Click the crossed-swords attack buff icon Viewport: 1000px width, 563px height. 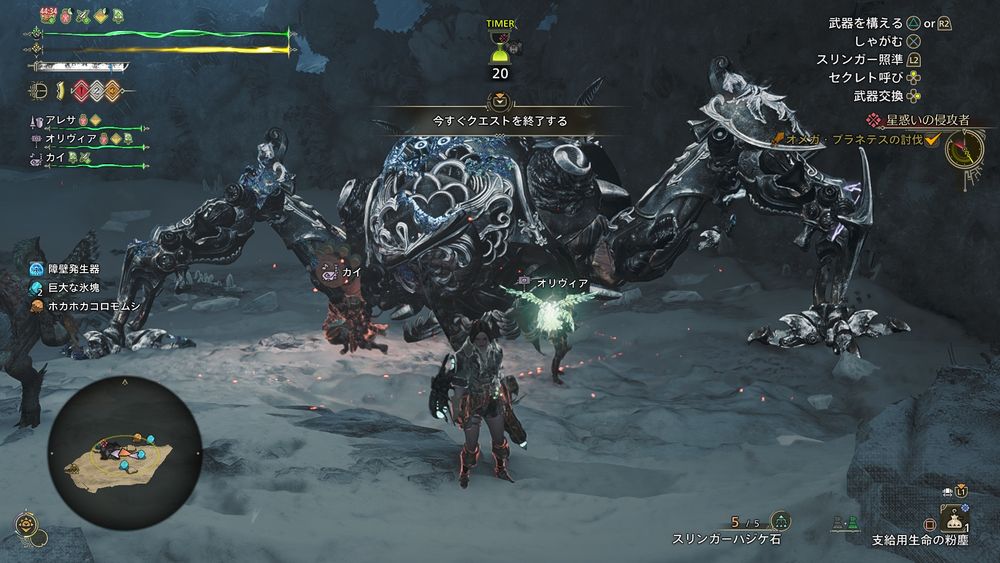click(x=84, y=16)
